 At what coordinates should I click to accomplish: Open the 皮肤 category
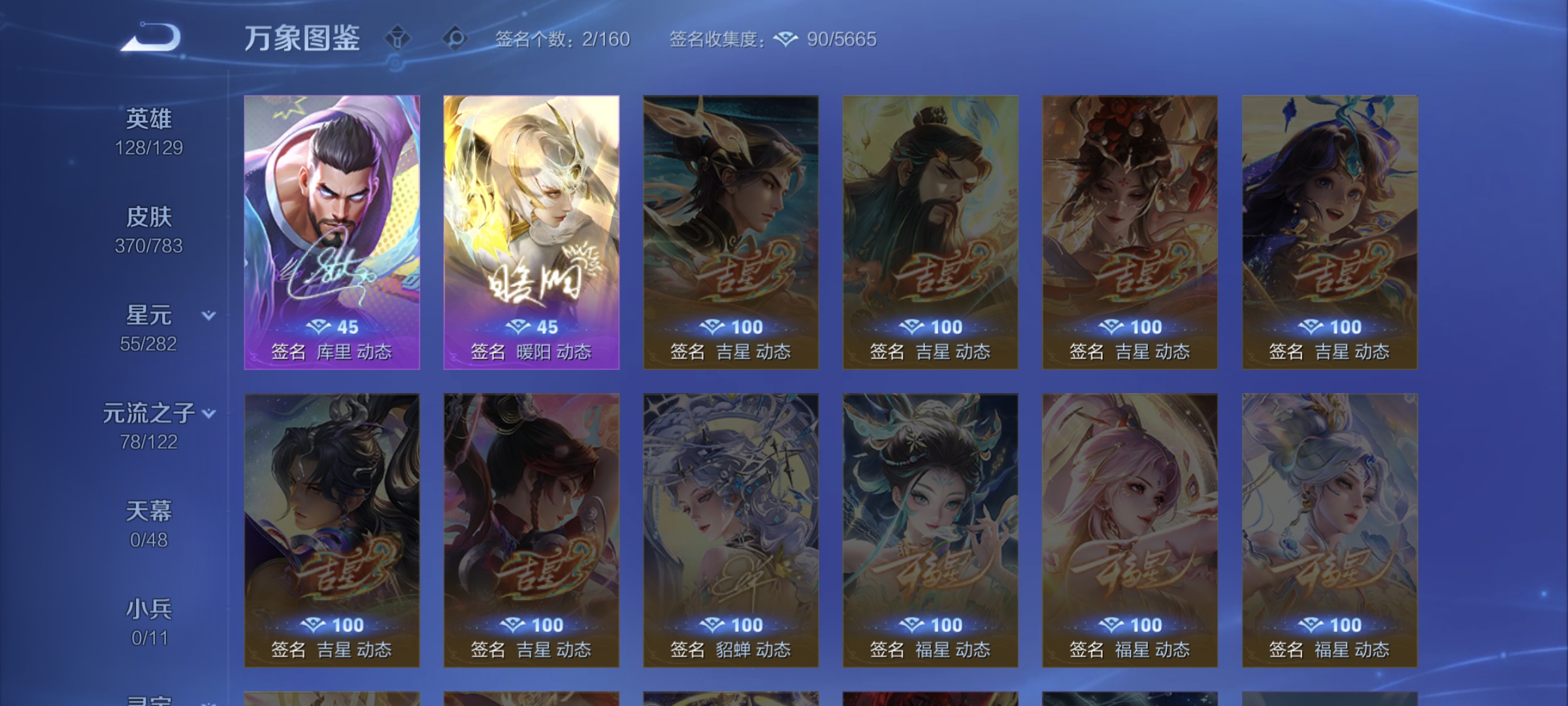point(152,218)
